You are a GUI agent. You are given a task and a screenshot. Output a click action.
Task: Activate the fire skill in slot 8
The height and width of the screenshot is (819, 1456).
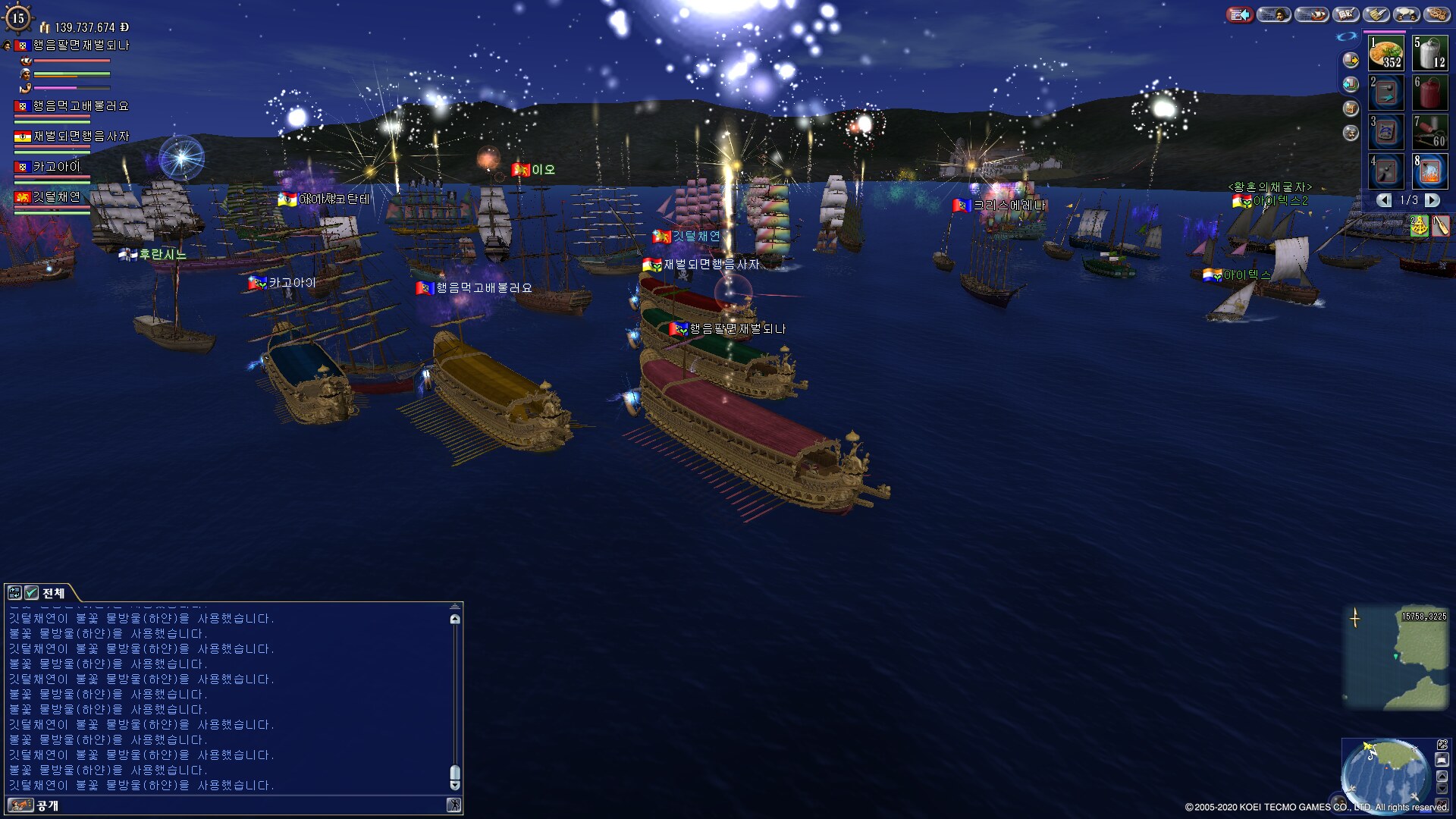(1429, 171)
